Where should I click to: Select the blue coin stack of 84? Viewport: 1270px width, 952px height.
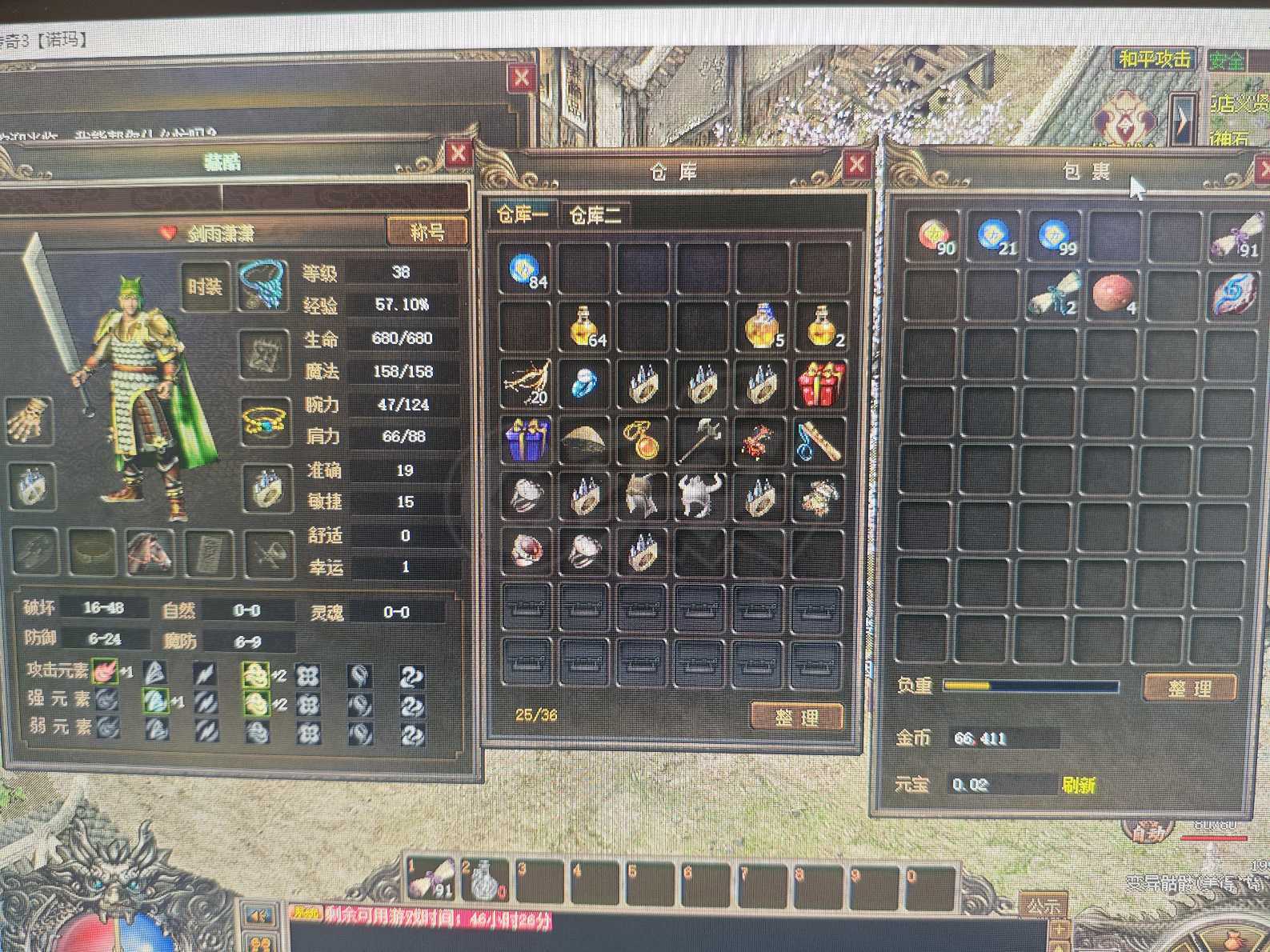(525, 270)
